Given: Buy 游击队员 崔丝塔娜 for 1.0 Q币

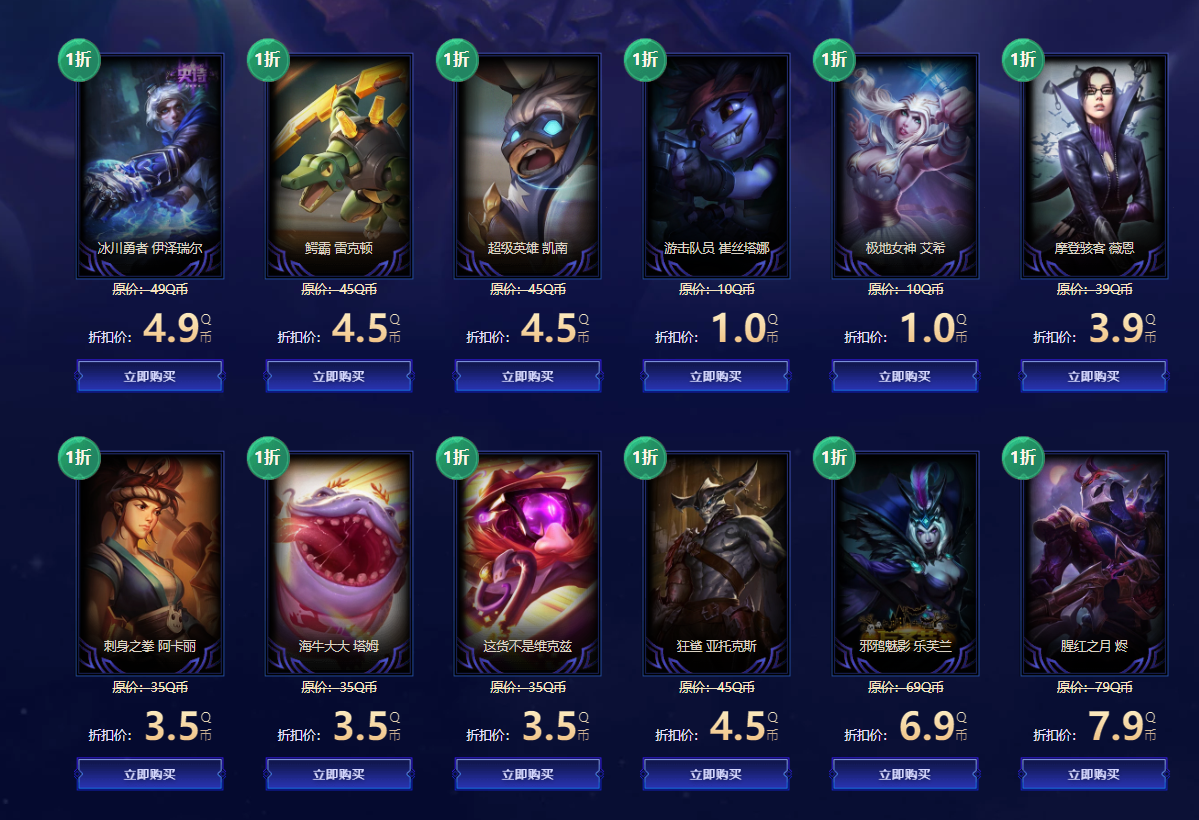Looking at the screenshot, I should (716, 377).
